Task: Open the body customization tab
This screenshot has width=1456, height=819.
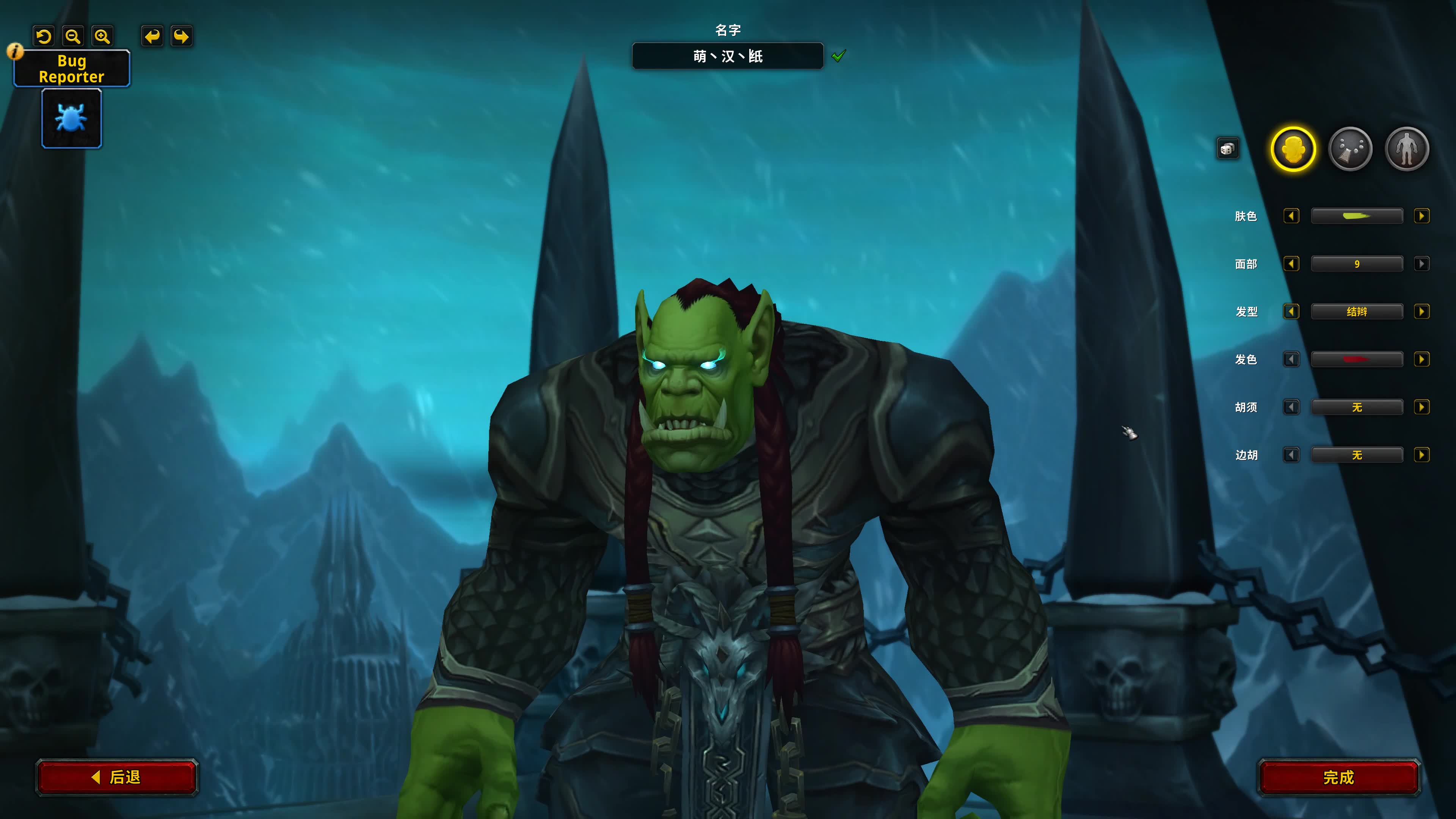Action: click(1407, 149)
